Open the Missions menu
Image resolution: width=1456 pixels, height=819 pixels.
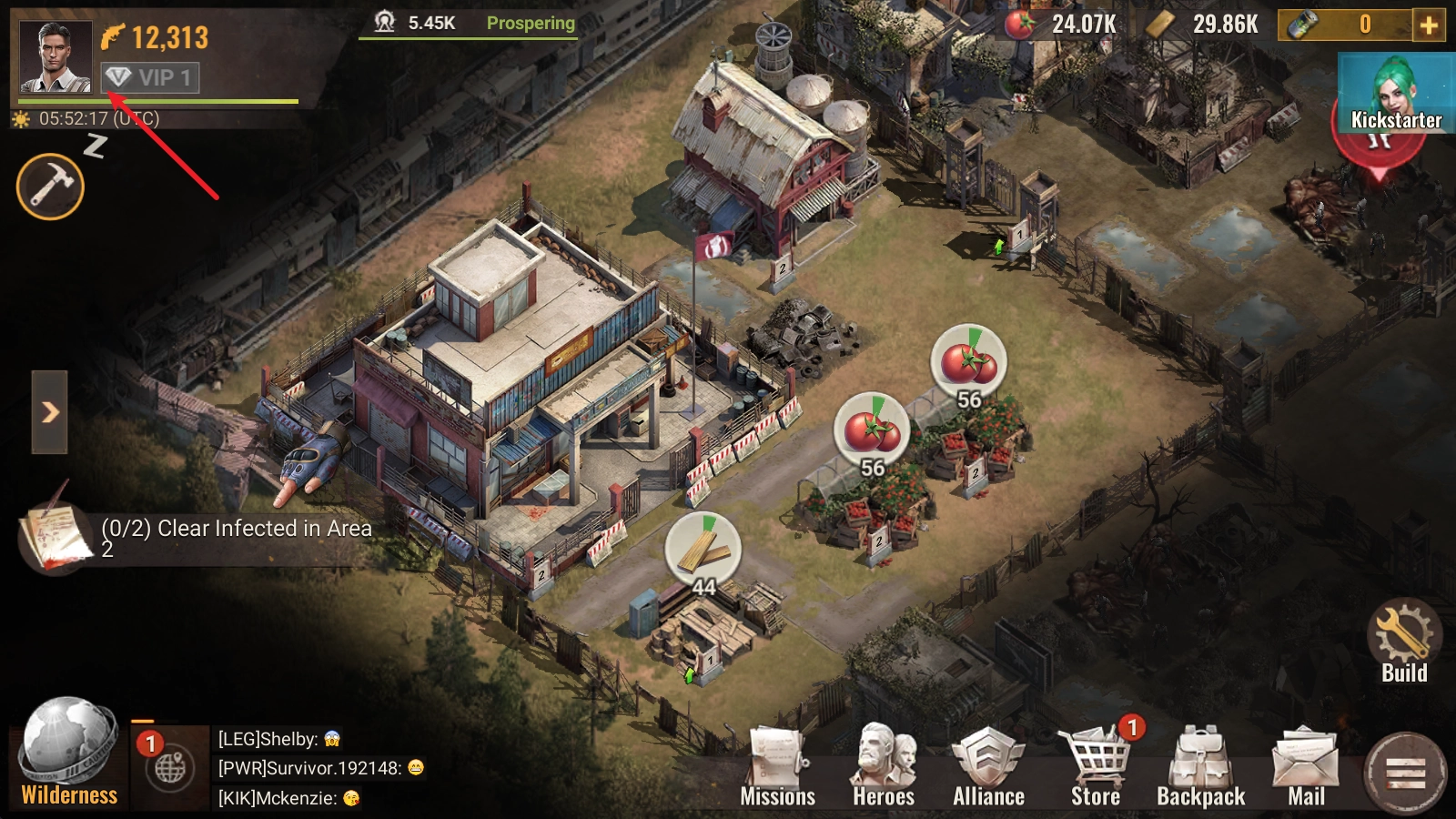(777, 769)
